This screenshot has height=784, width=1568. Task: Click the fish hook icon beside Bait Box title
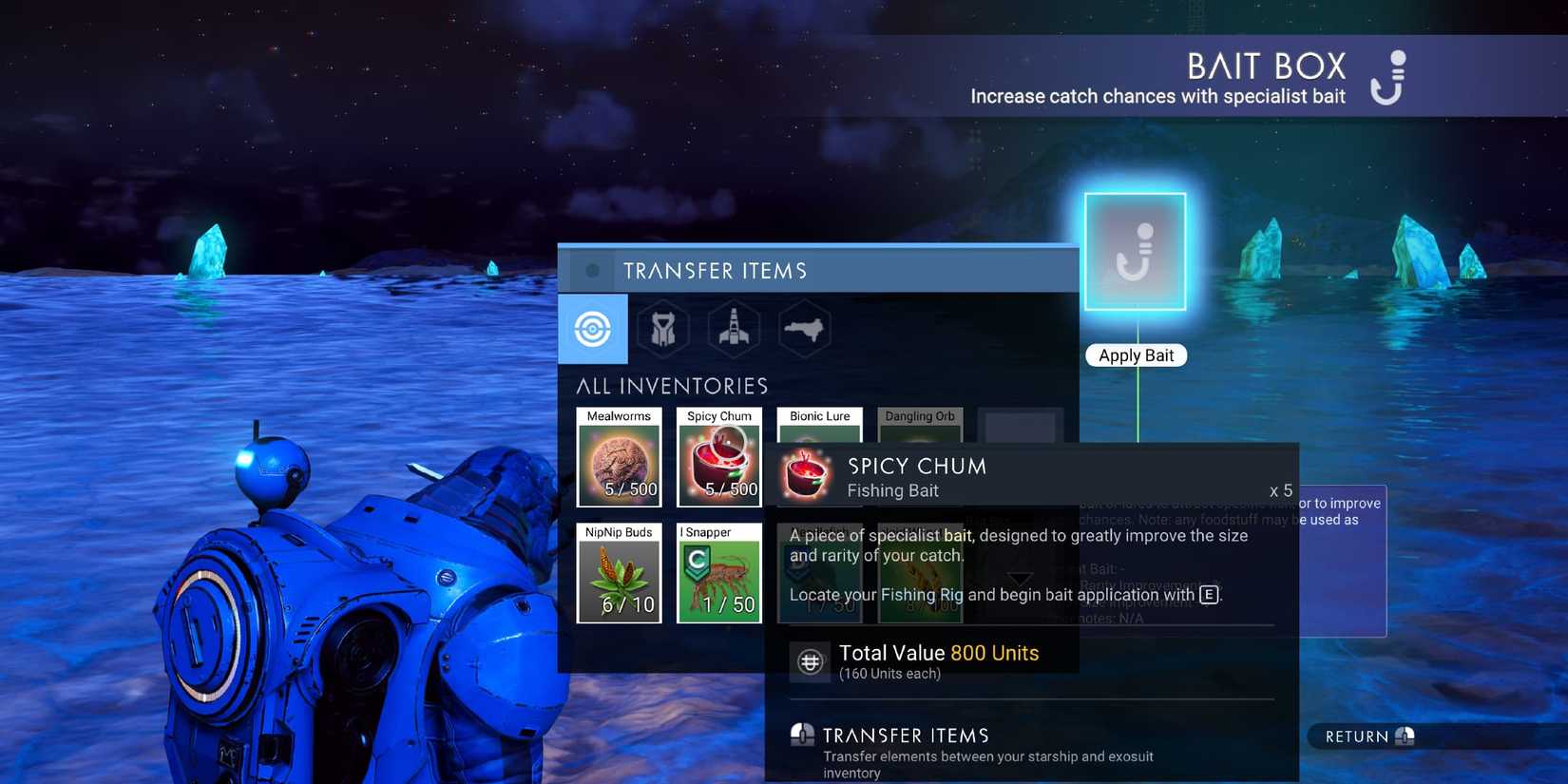click(x=1387, y=77)
